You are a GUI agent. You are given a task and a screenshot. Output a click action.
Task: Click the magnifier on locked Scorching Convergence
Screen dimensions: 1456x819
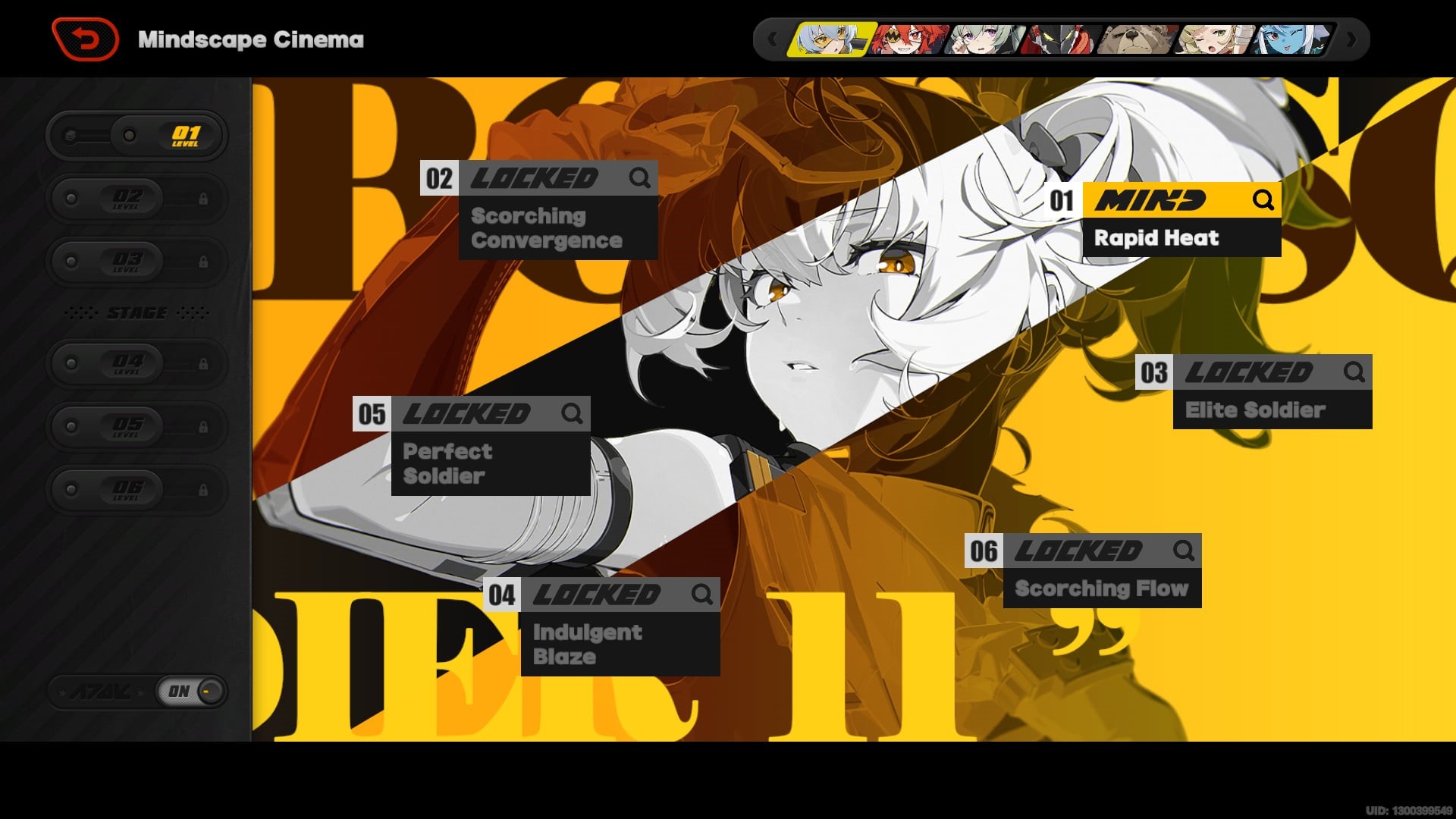coord(638,179)
